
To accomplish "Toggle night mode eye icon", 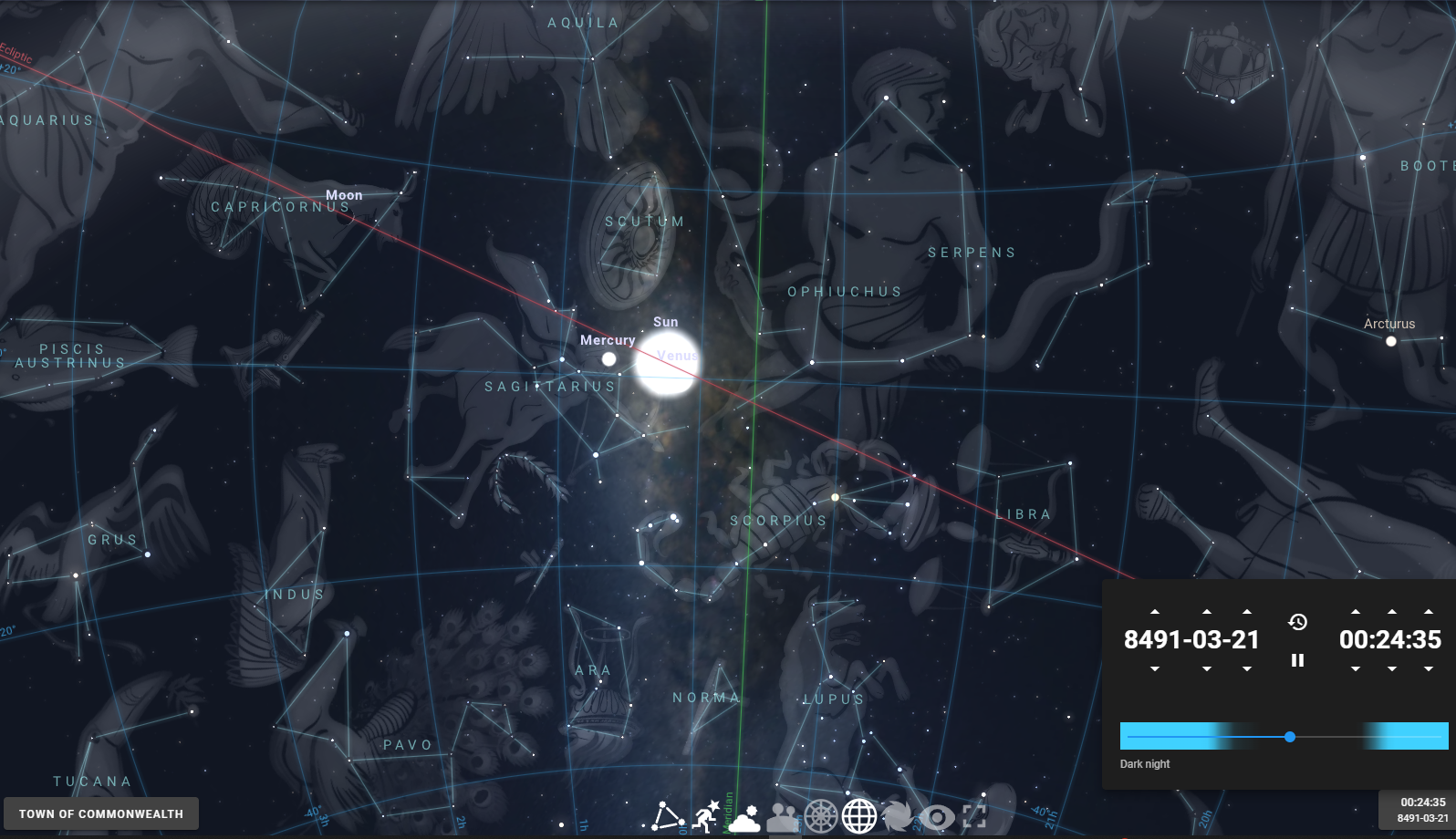I will pyautogui.click(x=936, y=816).
